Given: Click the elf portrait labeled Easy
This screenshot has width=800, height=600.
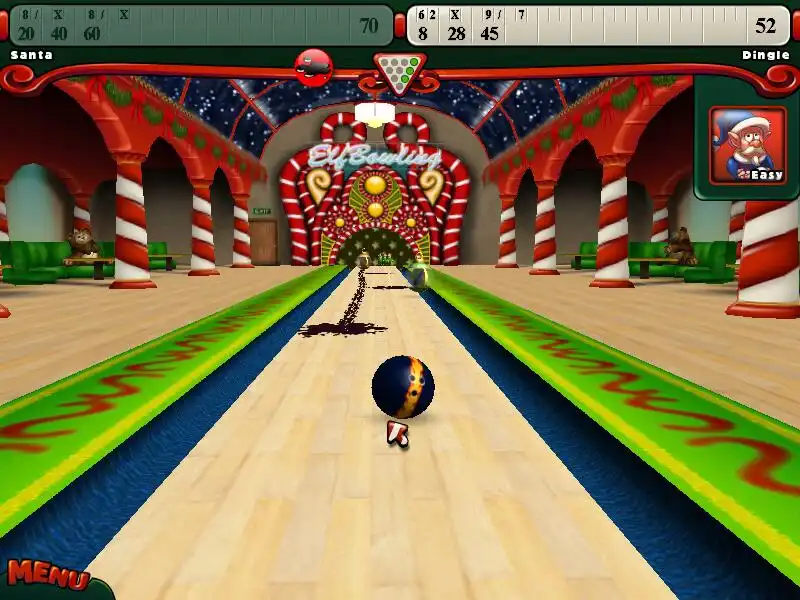Looking at the screenshot, I should tap(747, 145).
